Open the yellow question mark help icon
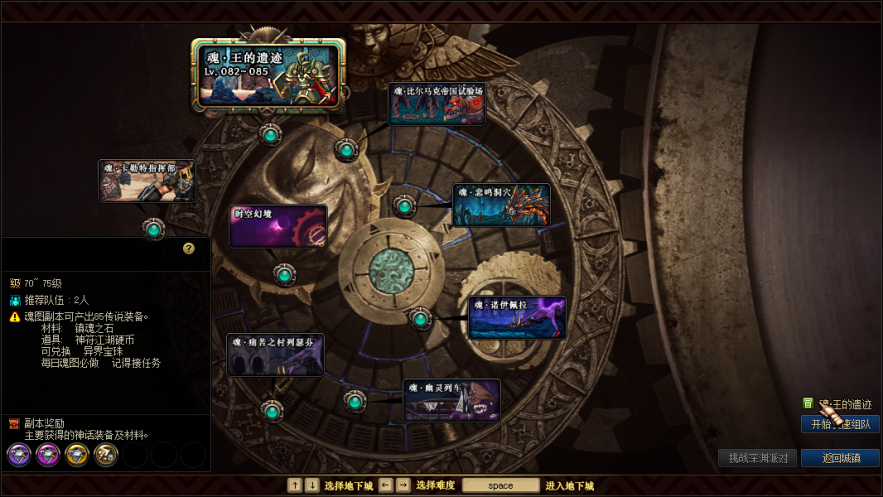 (189, 248)
